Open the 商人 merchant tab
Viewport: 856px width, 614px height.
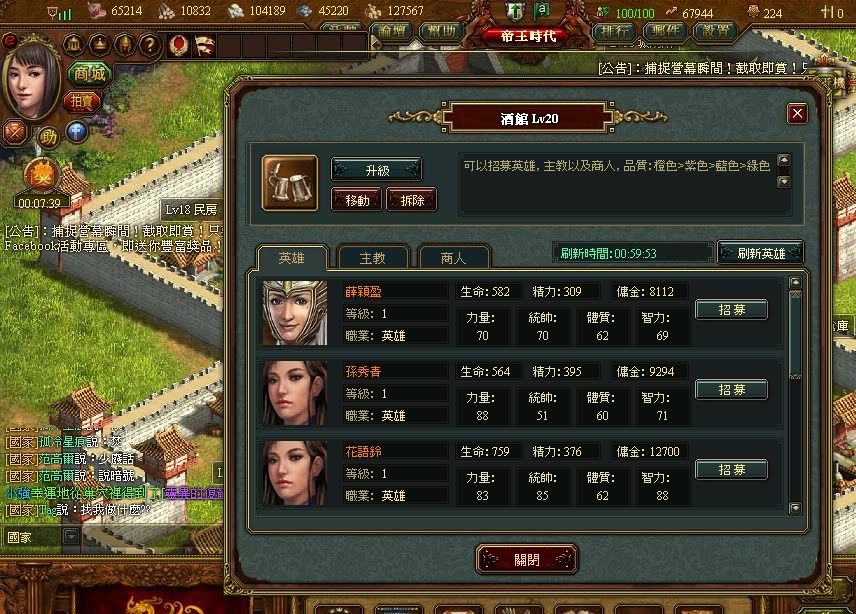click(x=453, y=258)
